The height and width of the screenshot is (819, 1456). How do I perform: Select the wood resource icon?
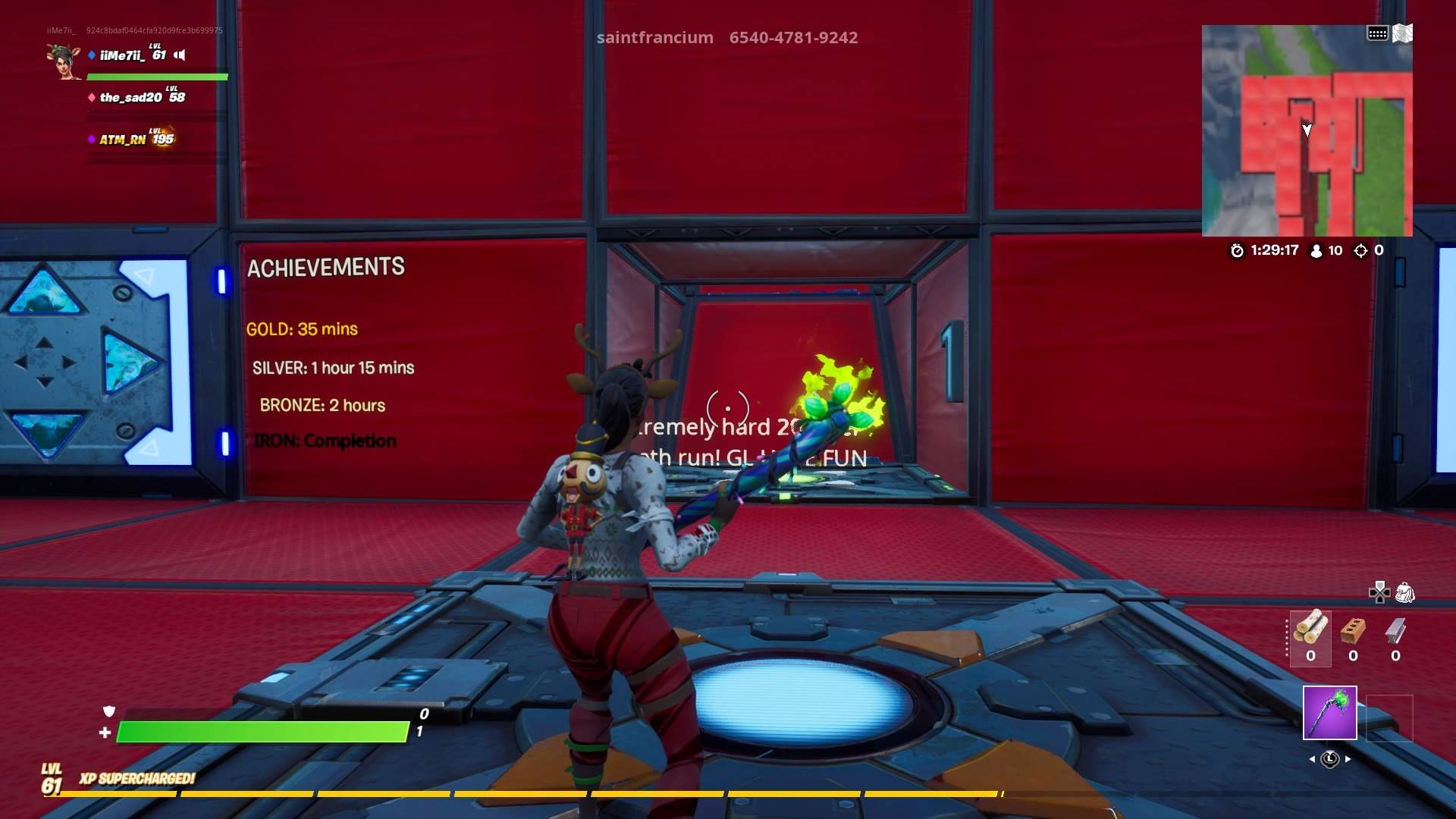[1311, 629]
